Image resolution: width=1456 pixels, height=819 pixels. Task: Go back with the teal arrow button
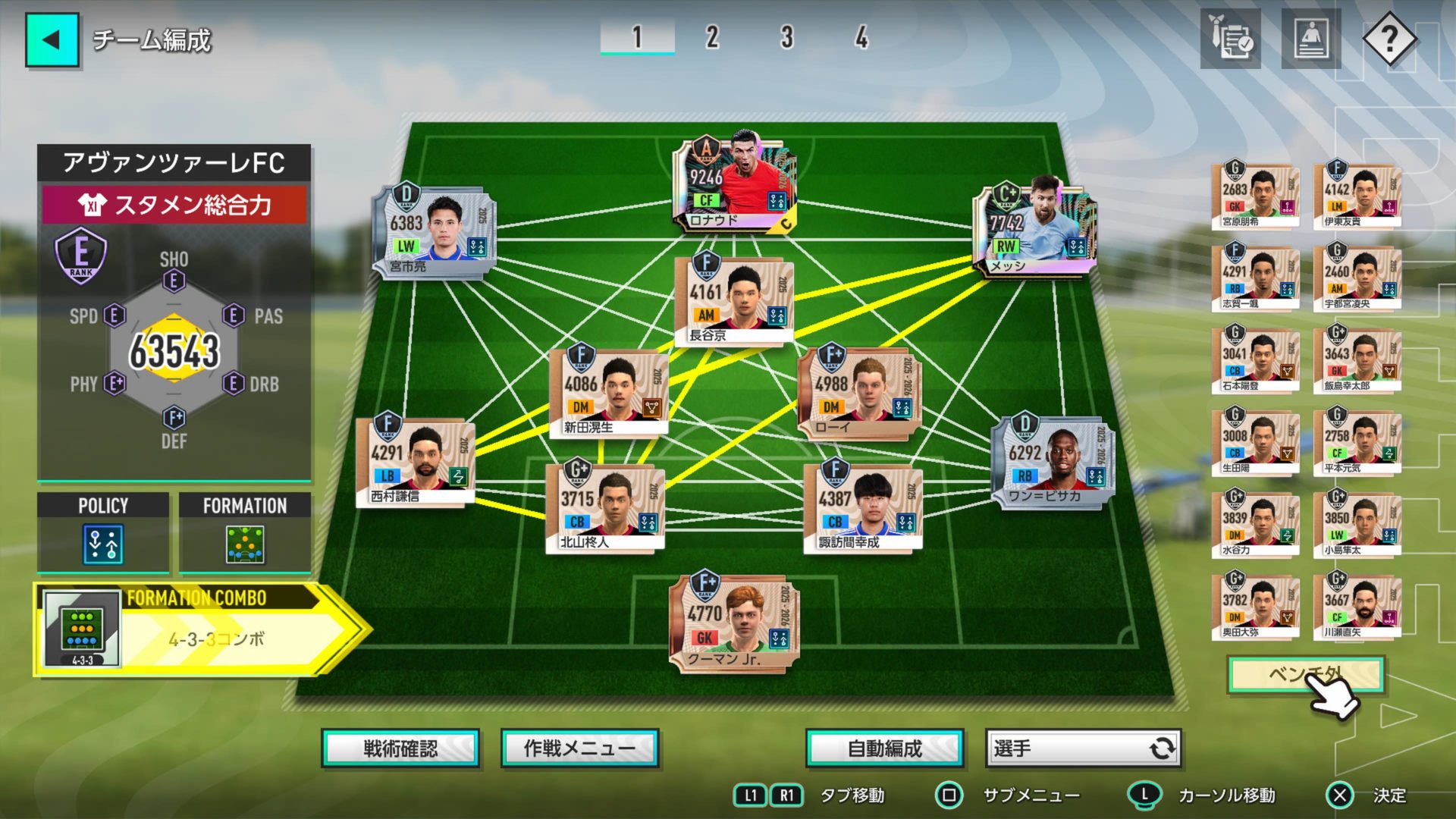52,40
